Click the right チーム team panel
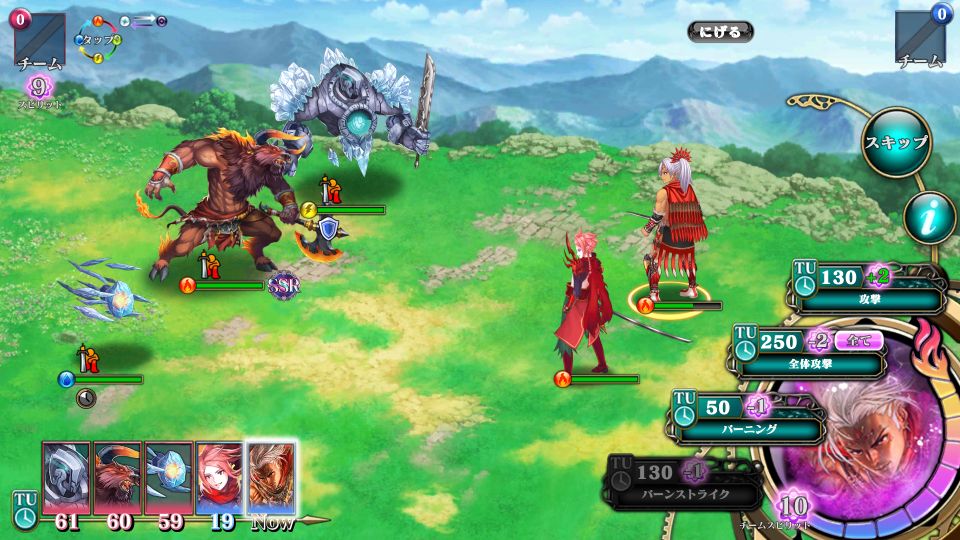This screenshot has width=960, height=540. [x=920, y=40]
